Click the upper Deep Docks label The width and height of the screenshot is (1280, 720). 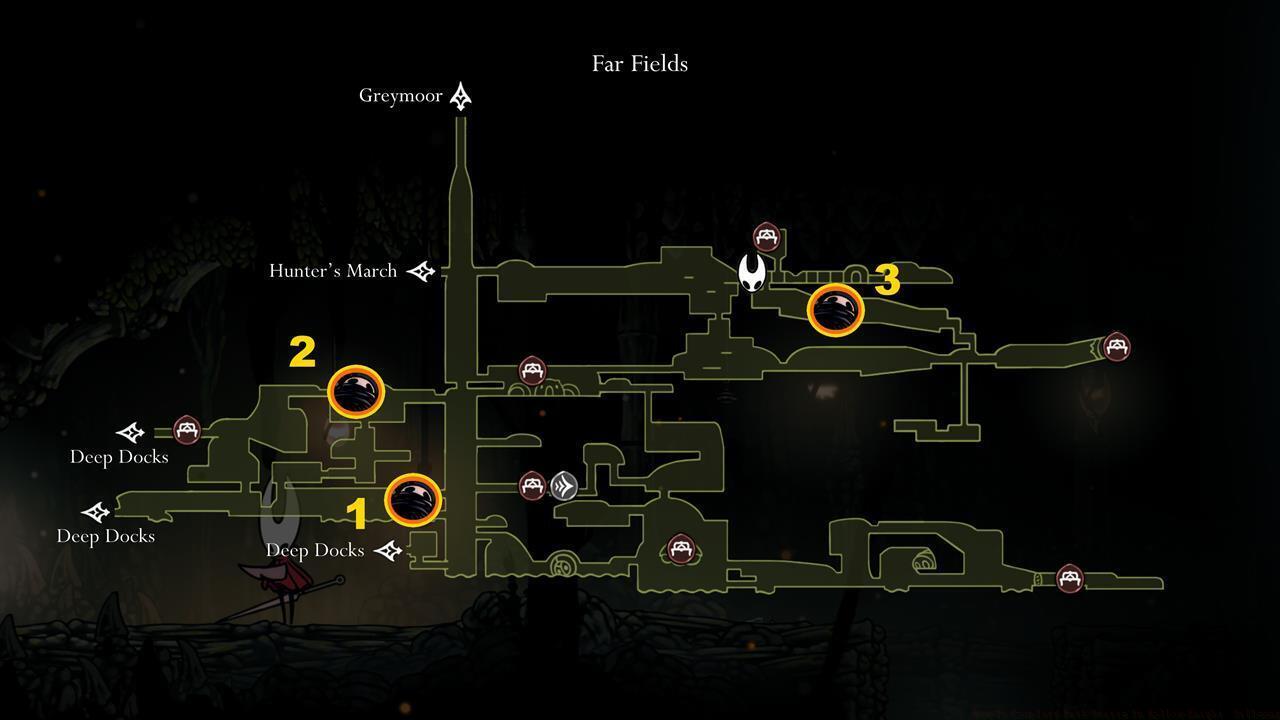[x=120, y=456]
